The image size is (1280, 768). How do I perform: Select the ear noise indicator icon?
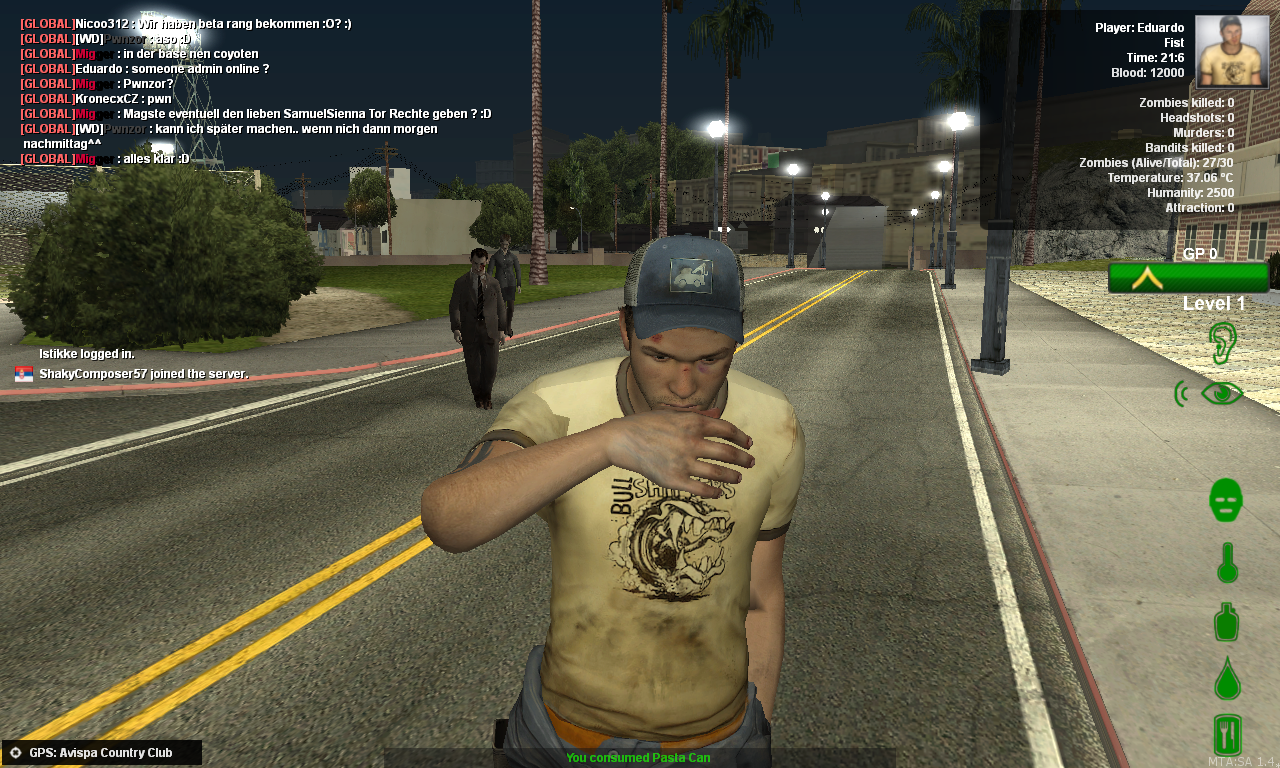click(1223, 342)
